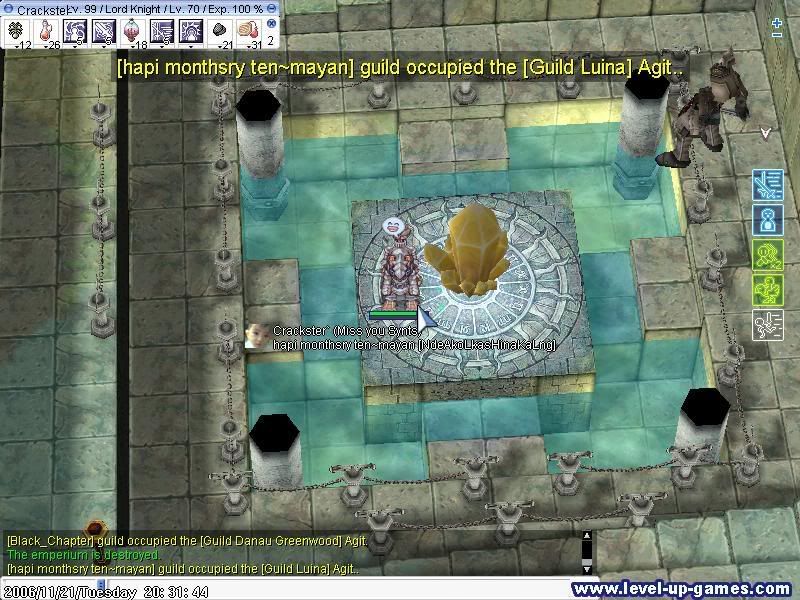Open the sword and list icon
800x600 pixels.
click(767, 185)
